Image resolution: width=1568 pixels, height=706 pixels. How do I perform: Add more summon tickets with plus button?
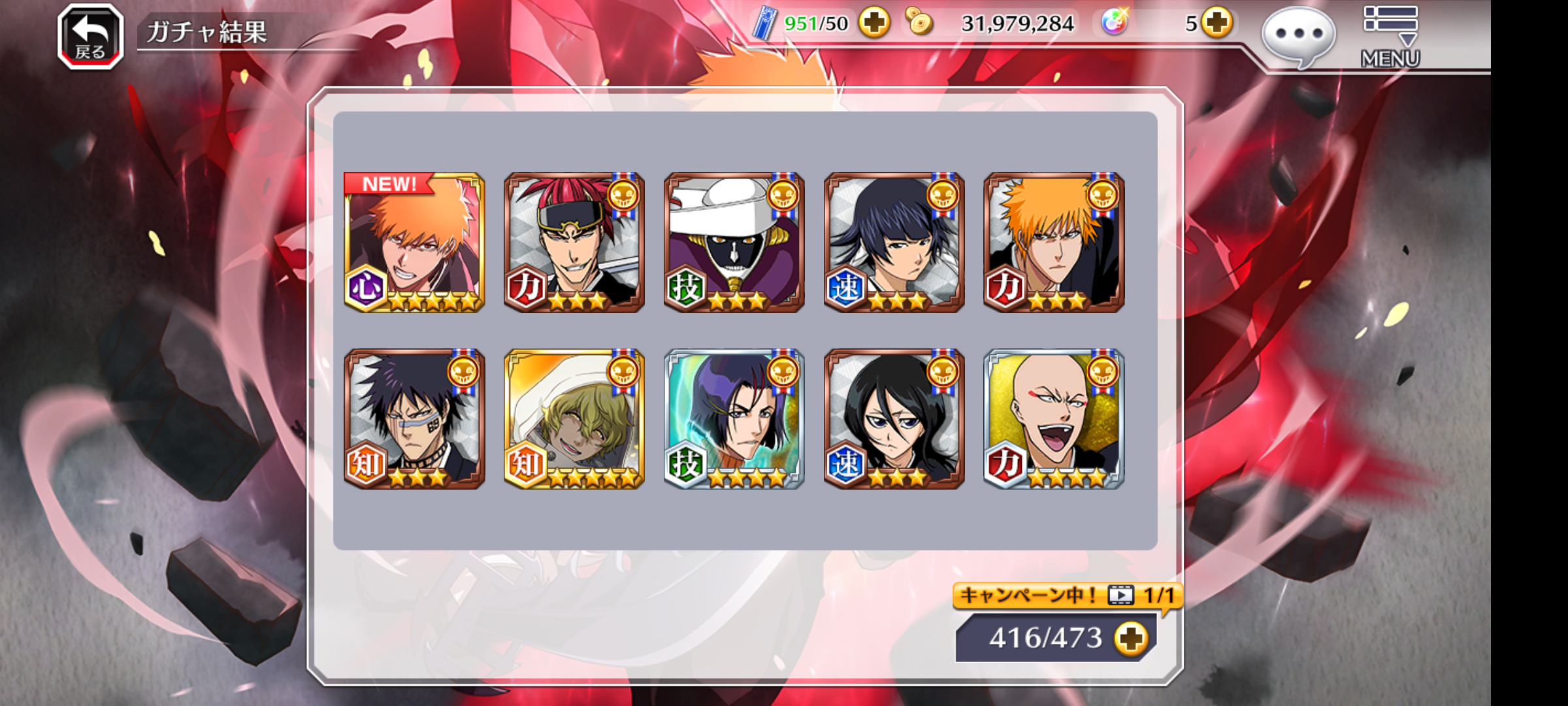(874, 24)
